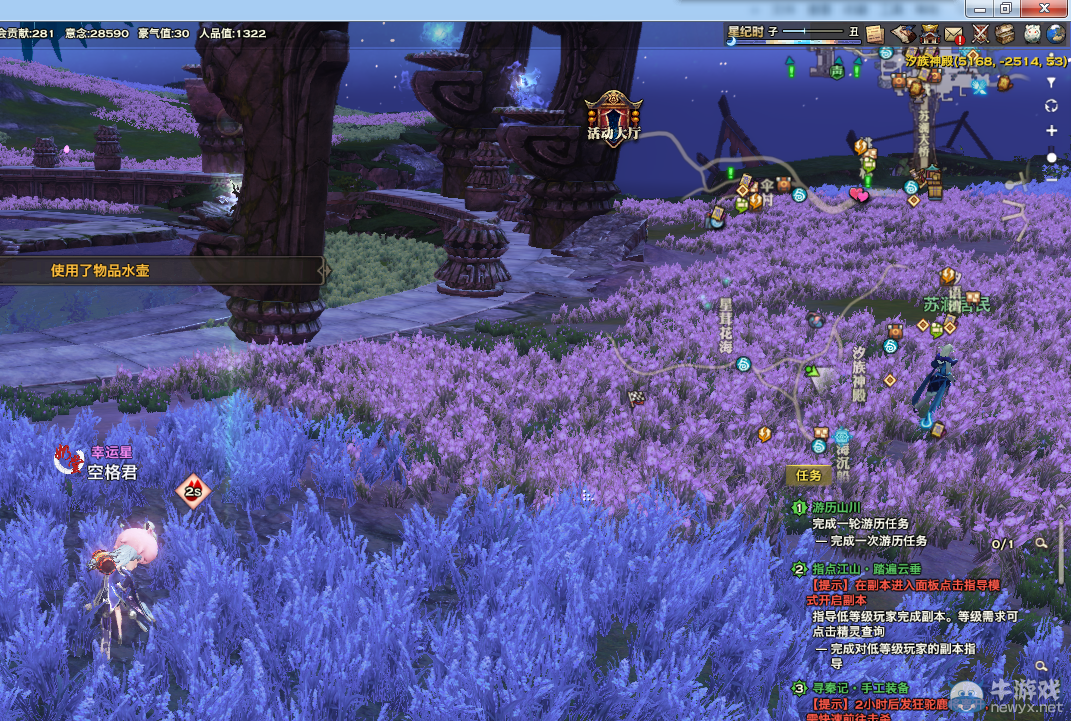This screenshot has width=1071, height=721.
Task: Open the treasure chest icon in top bar
Action: coord(1005,34)
